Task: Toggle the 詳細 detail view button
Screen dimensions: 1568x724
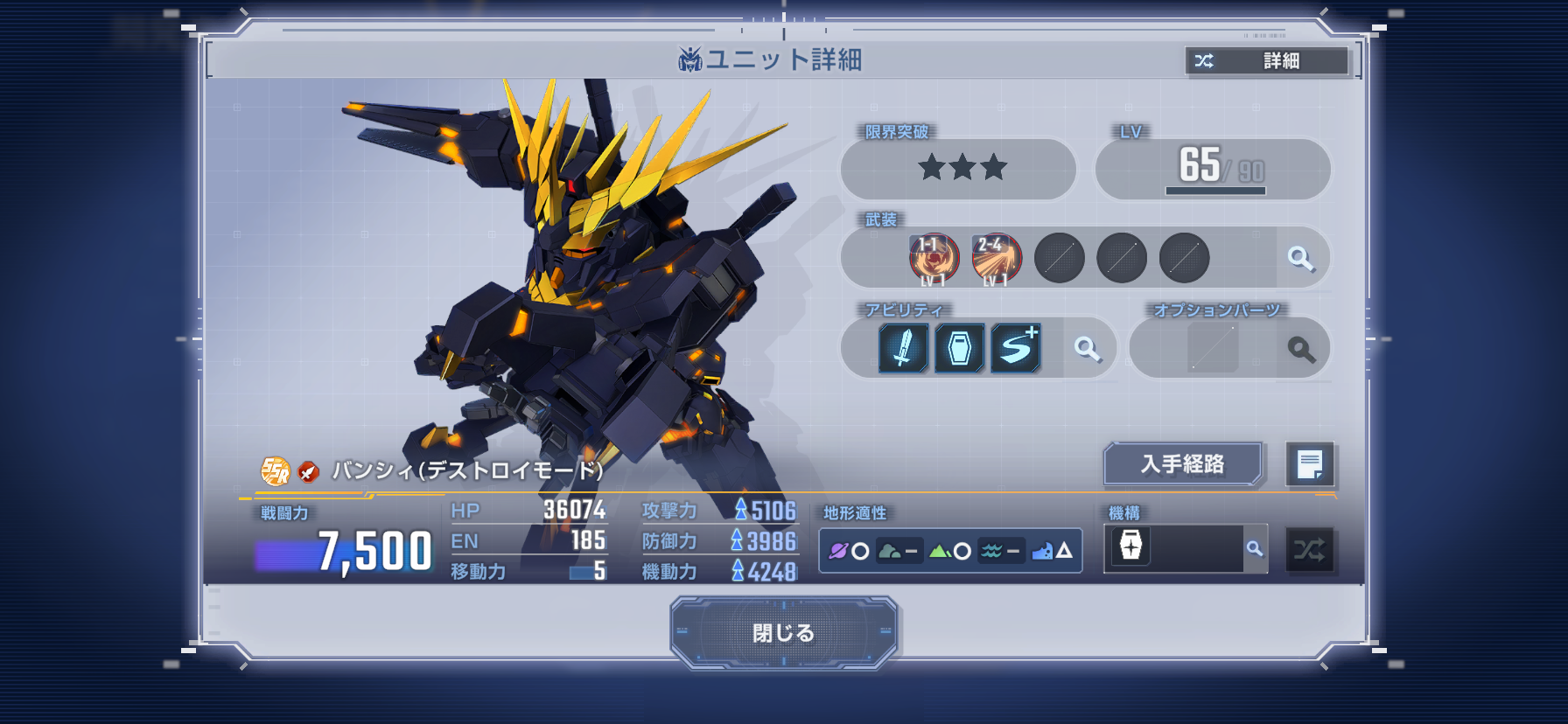Action: 1266,60
